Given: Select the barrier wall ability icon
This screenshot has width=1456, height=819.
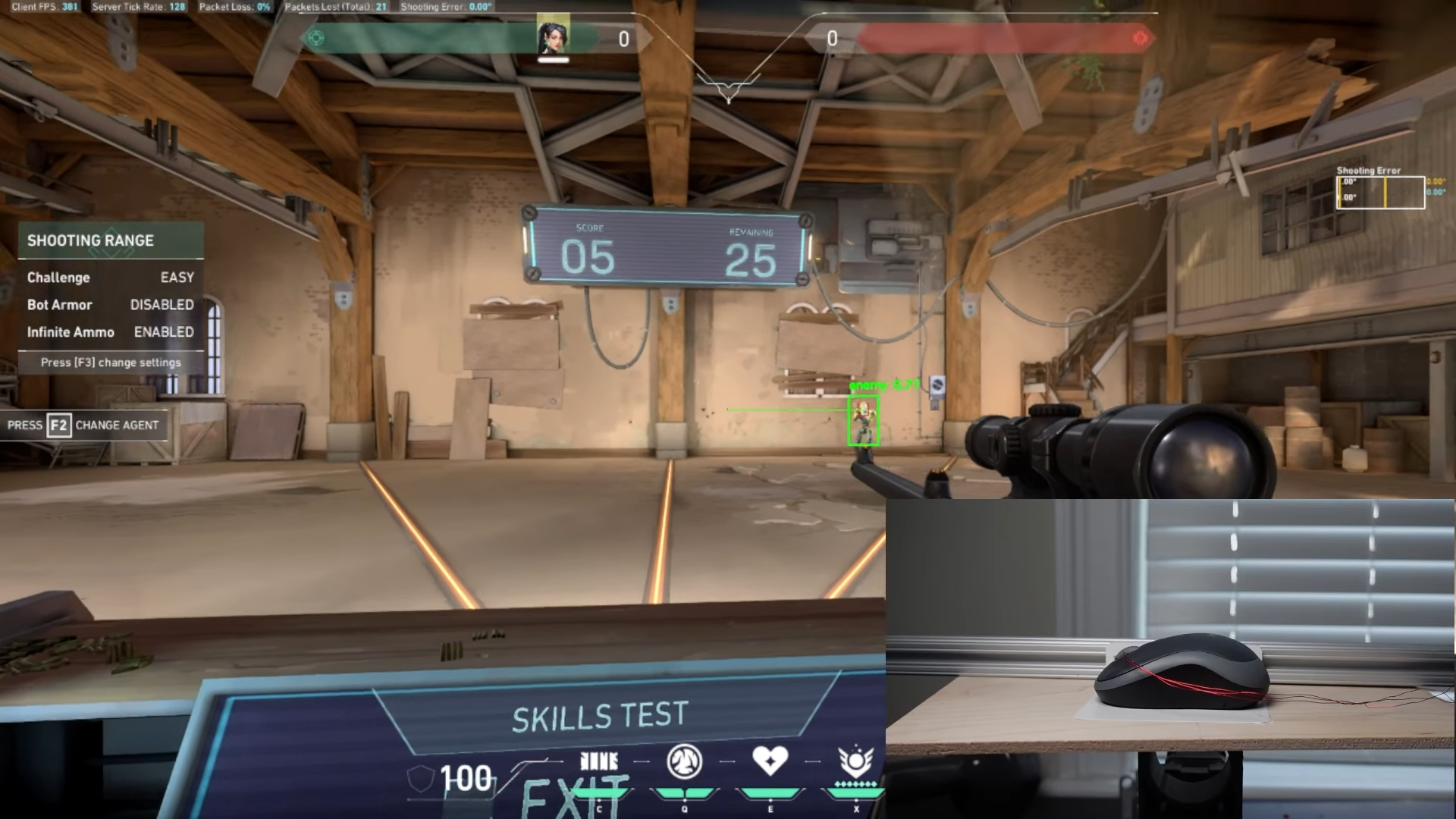Looking at the screenshot, I should [x=599, y=761].
